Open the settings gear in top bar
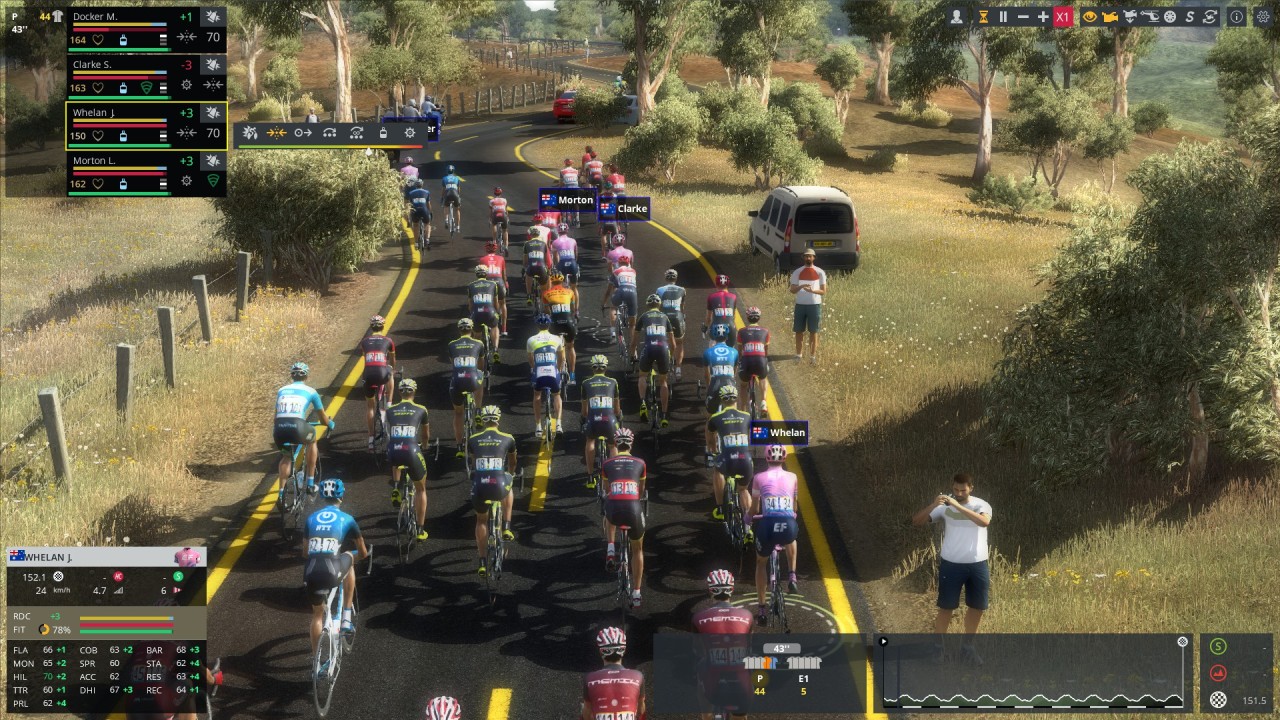 (x=1262, y=17)
